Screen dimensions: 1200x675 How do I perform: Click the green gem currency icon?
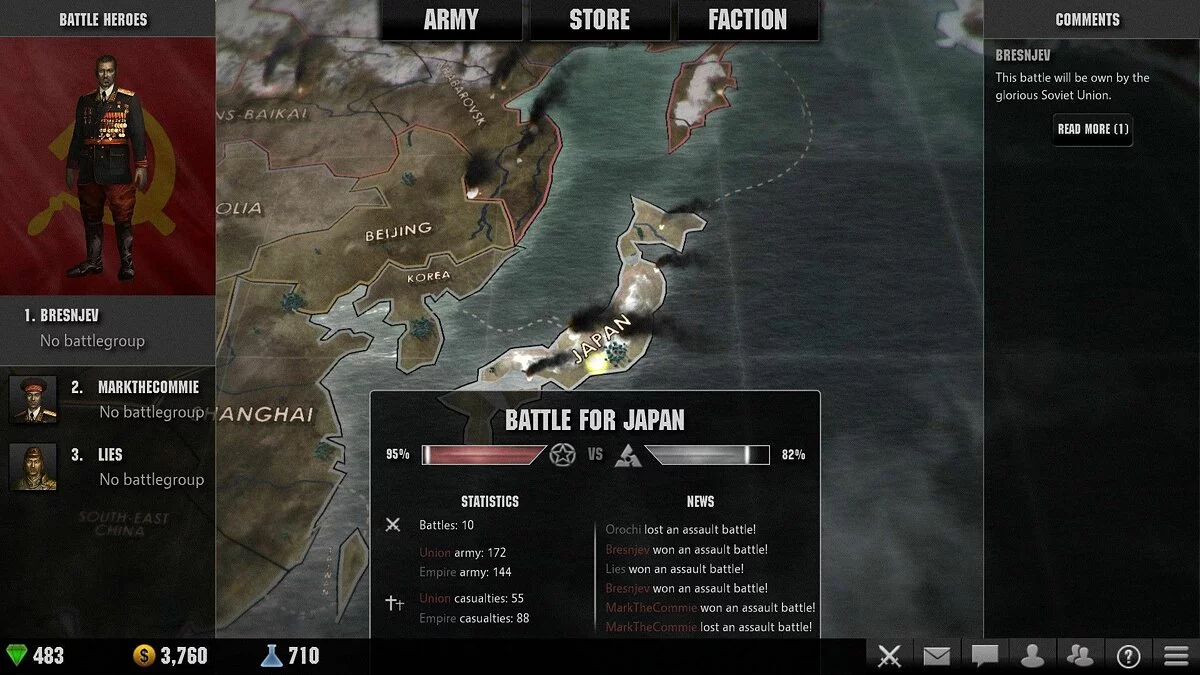coord(18,656)
